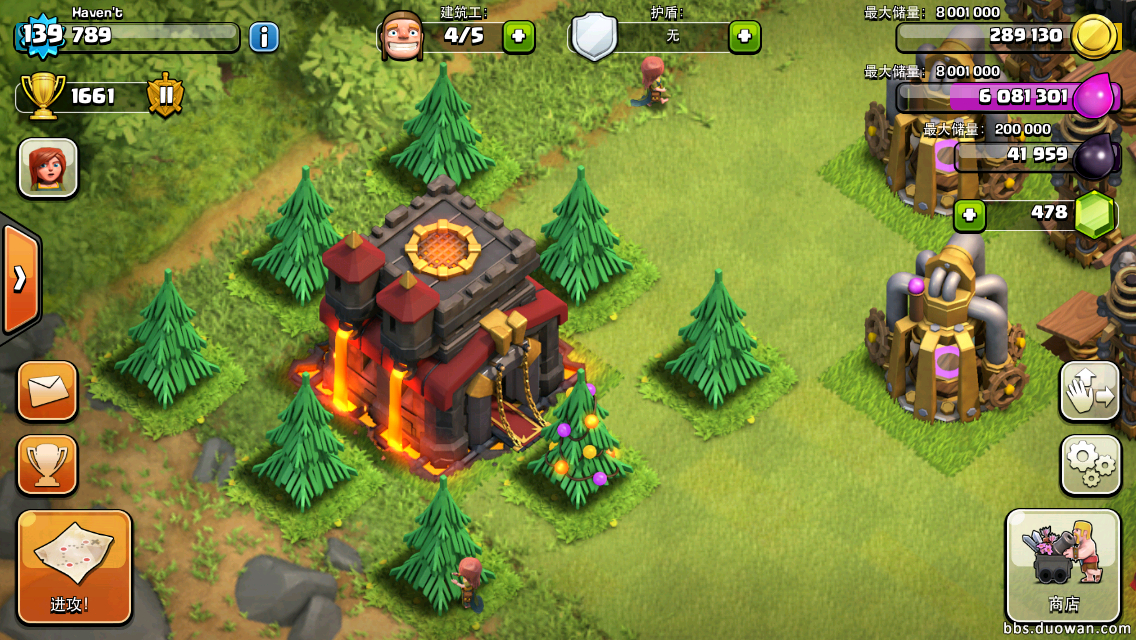Open the shop (商店) button
Image resolution: width=1136 pixels, height=640 pixels.
[1063, 565]
